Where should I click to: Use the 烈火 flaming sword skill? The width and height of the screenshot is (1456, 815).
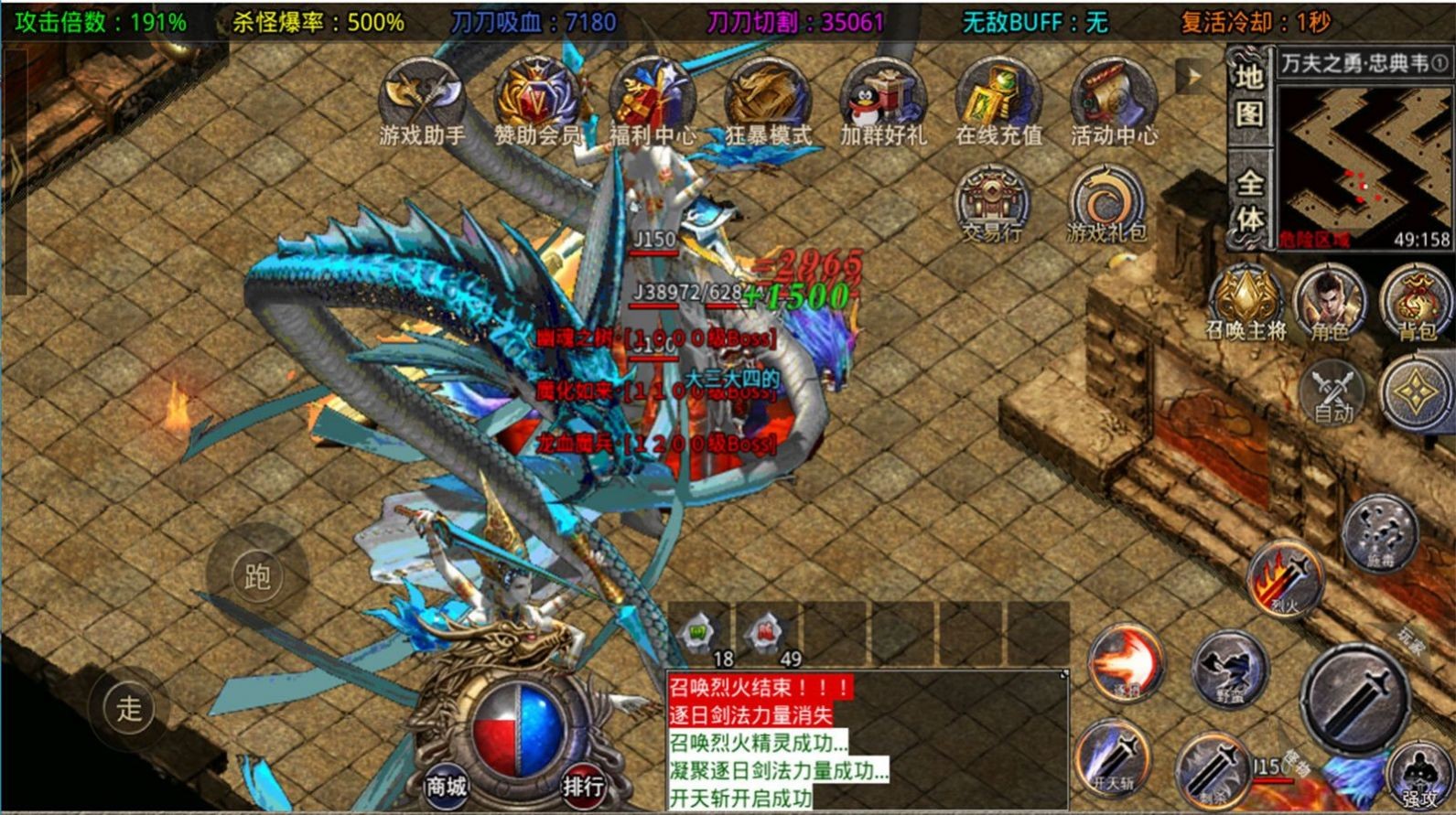point(1286,578)
